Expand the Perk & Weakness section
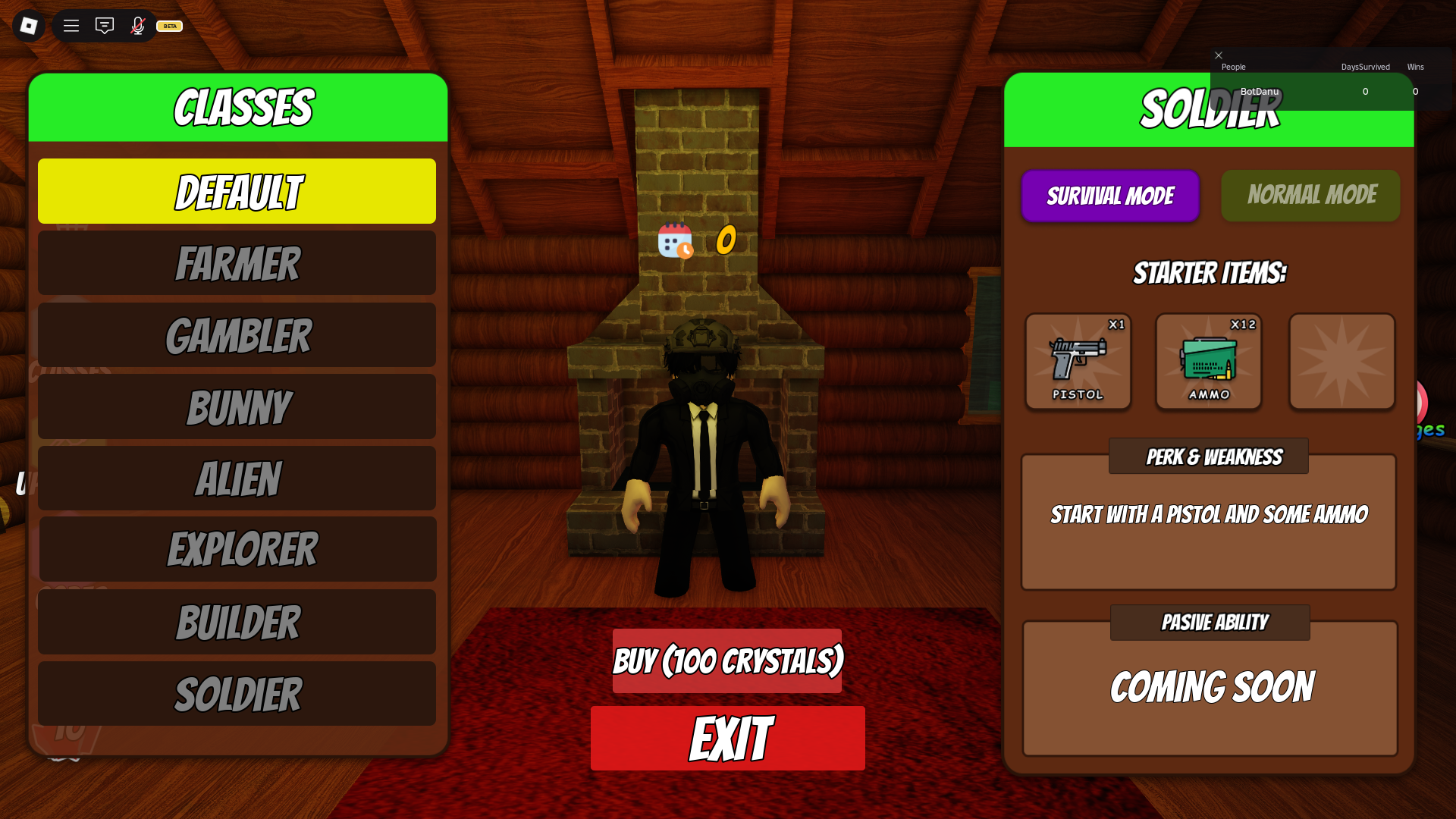This screenshot has height=819, width=1456. (1207, 456)
